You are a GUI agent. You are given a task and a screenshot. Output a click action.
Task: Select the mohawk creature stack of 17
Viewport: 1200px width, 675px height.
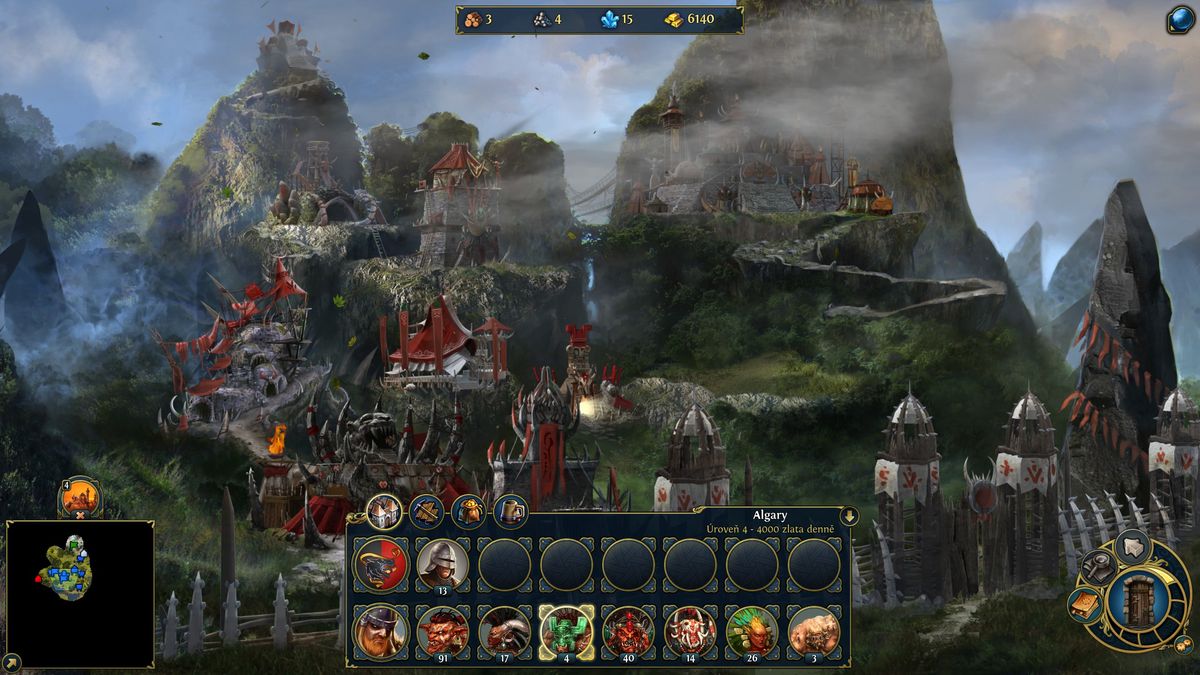504,630
